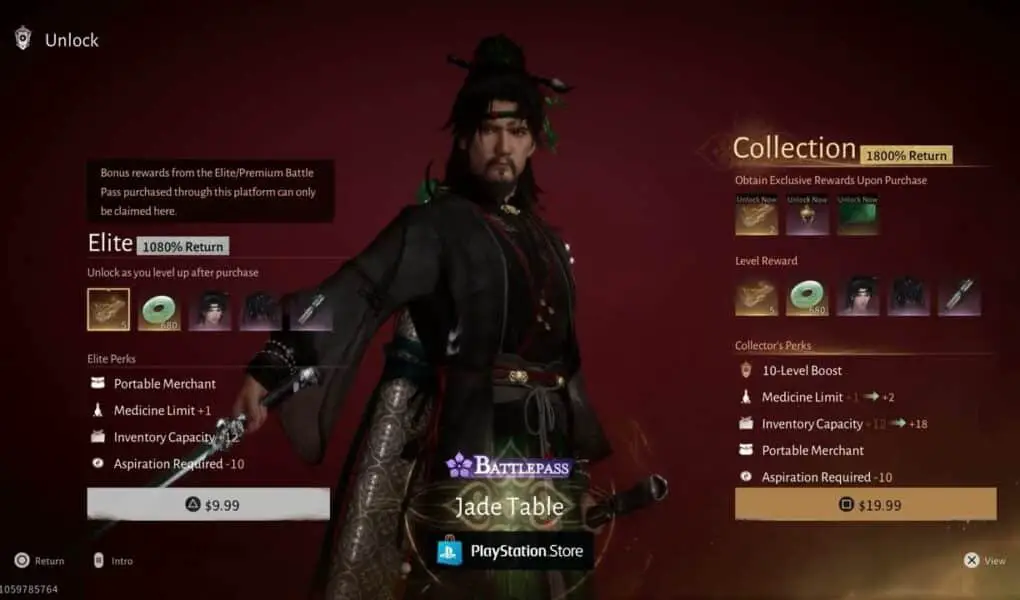View the headband character Elite reward
Viewport: 1020px width, 600px height.
tap(210, 310)
